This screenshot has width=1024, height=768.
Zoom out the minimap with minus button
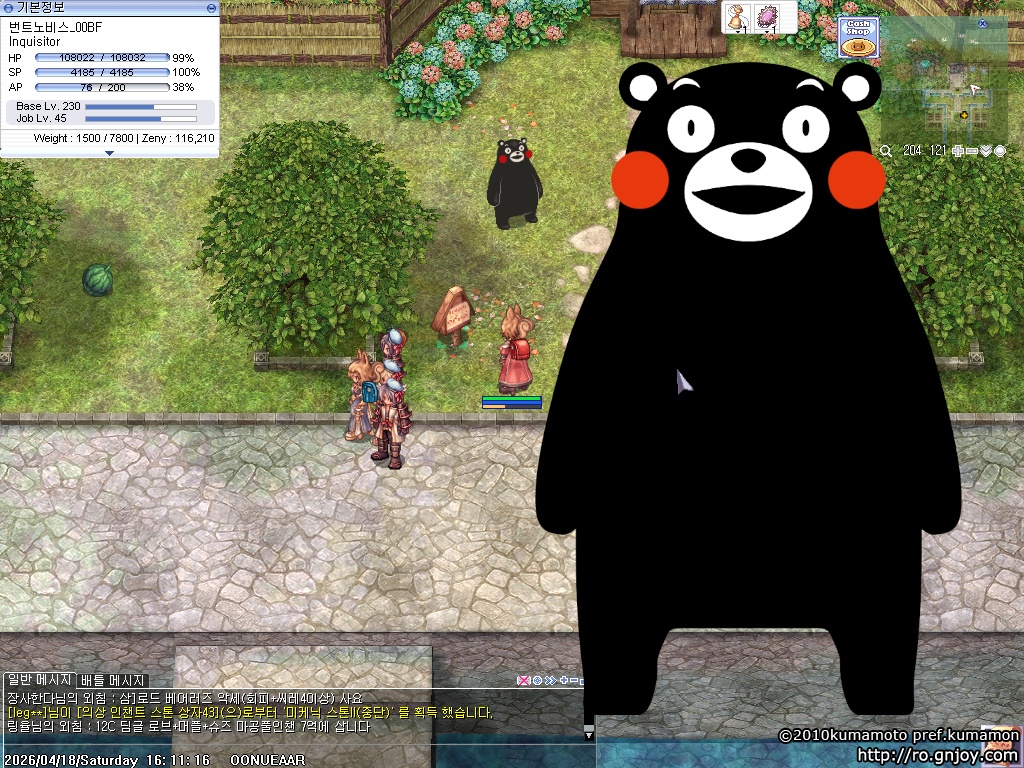click(972, 151)
